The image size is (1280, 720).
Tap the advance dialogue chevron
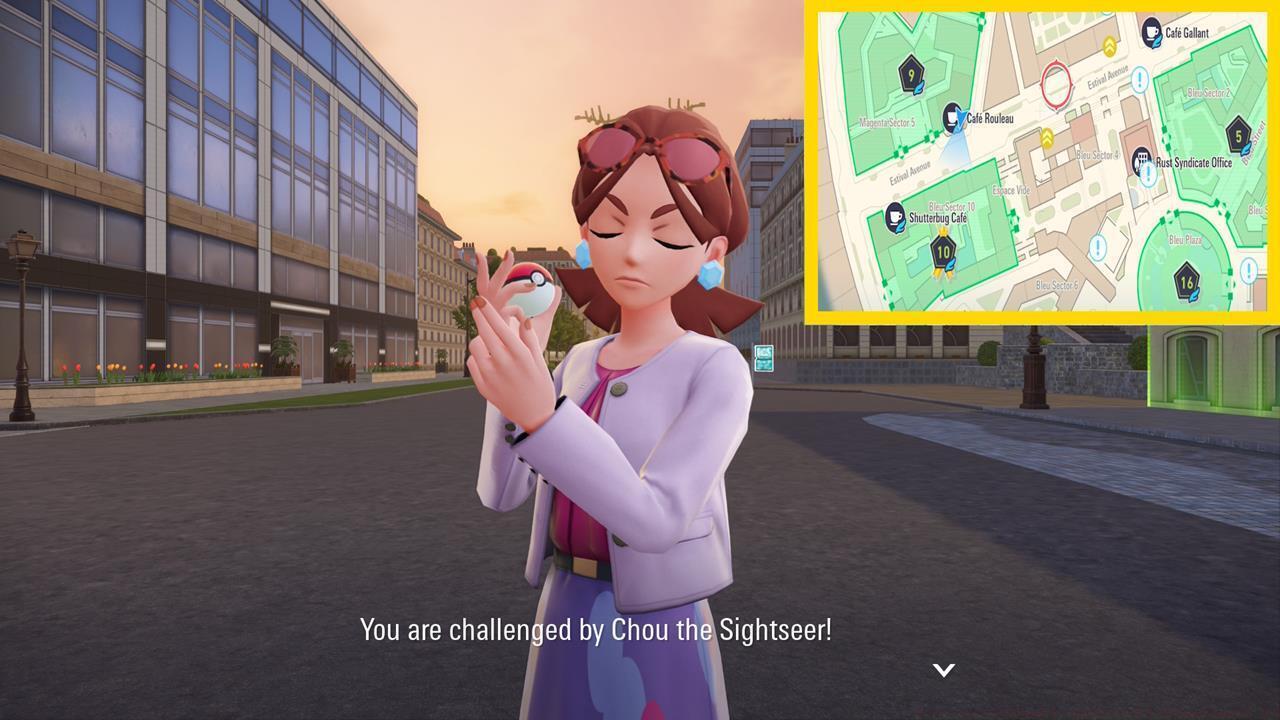pyautogui.click(x=943, y=668)
